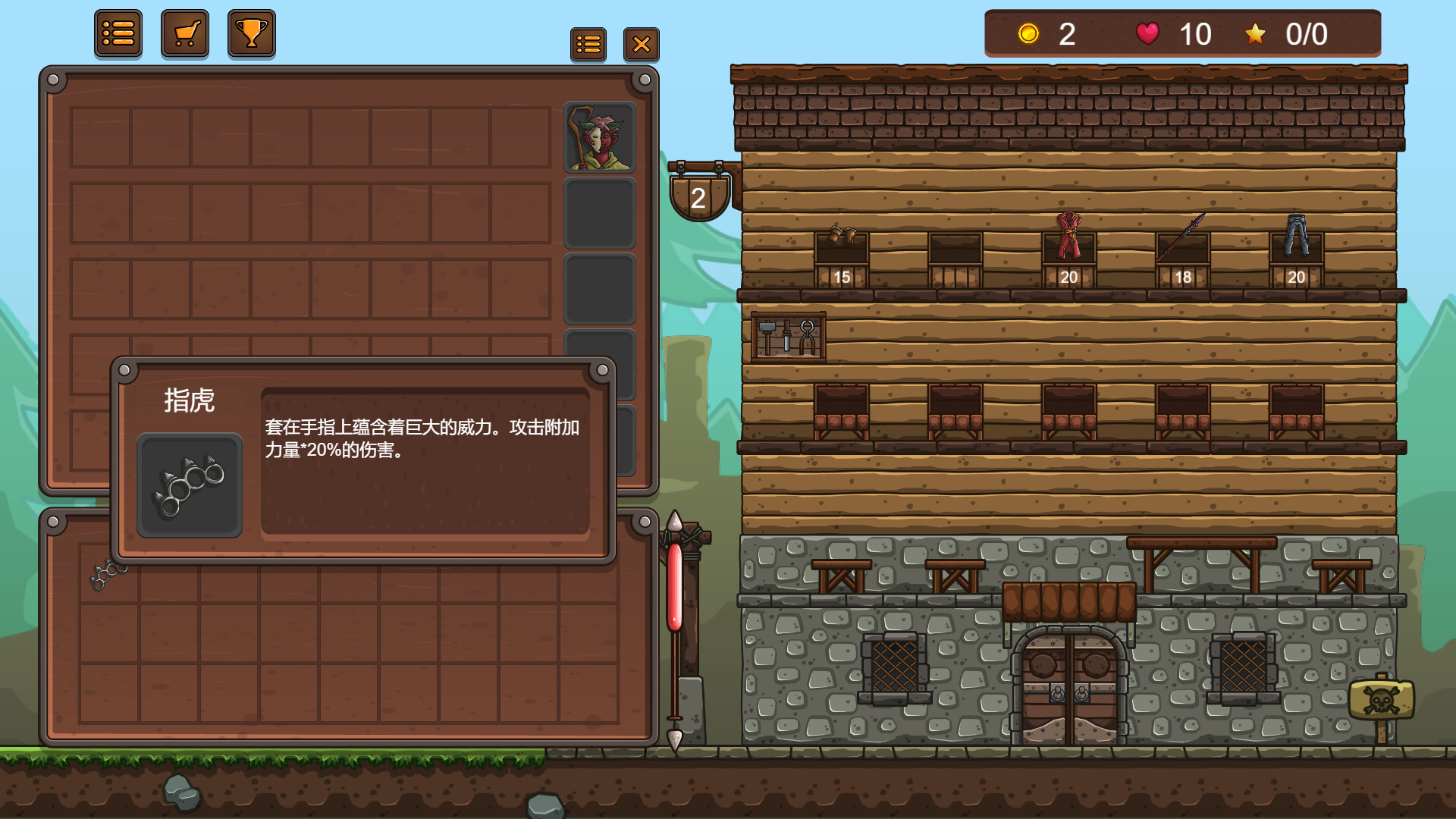
Task: Close the inventory panel with the X button
Action: 642,44
